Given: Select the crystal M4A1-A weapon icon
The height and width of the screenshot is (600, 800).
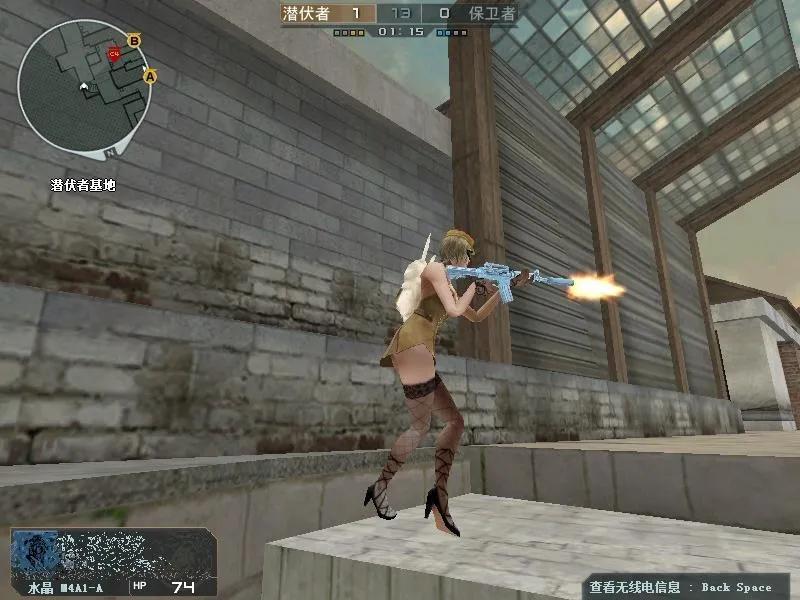Looking at the screenshot, I should click(x=112, y=552).
